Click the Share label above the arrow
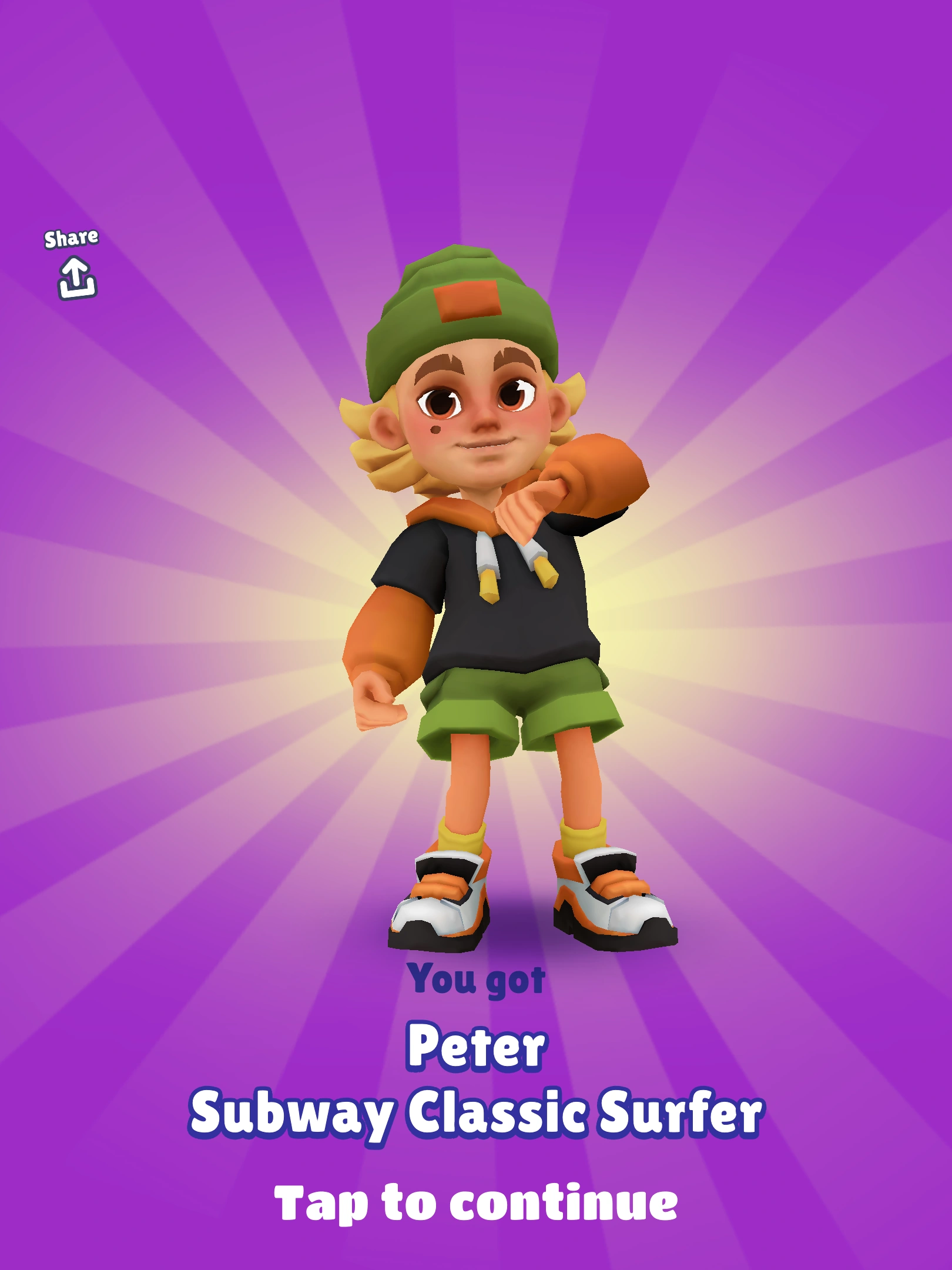This screenshot has width=952, height=1270. (x=73, y=238)
